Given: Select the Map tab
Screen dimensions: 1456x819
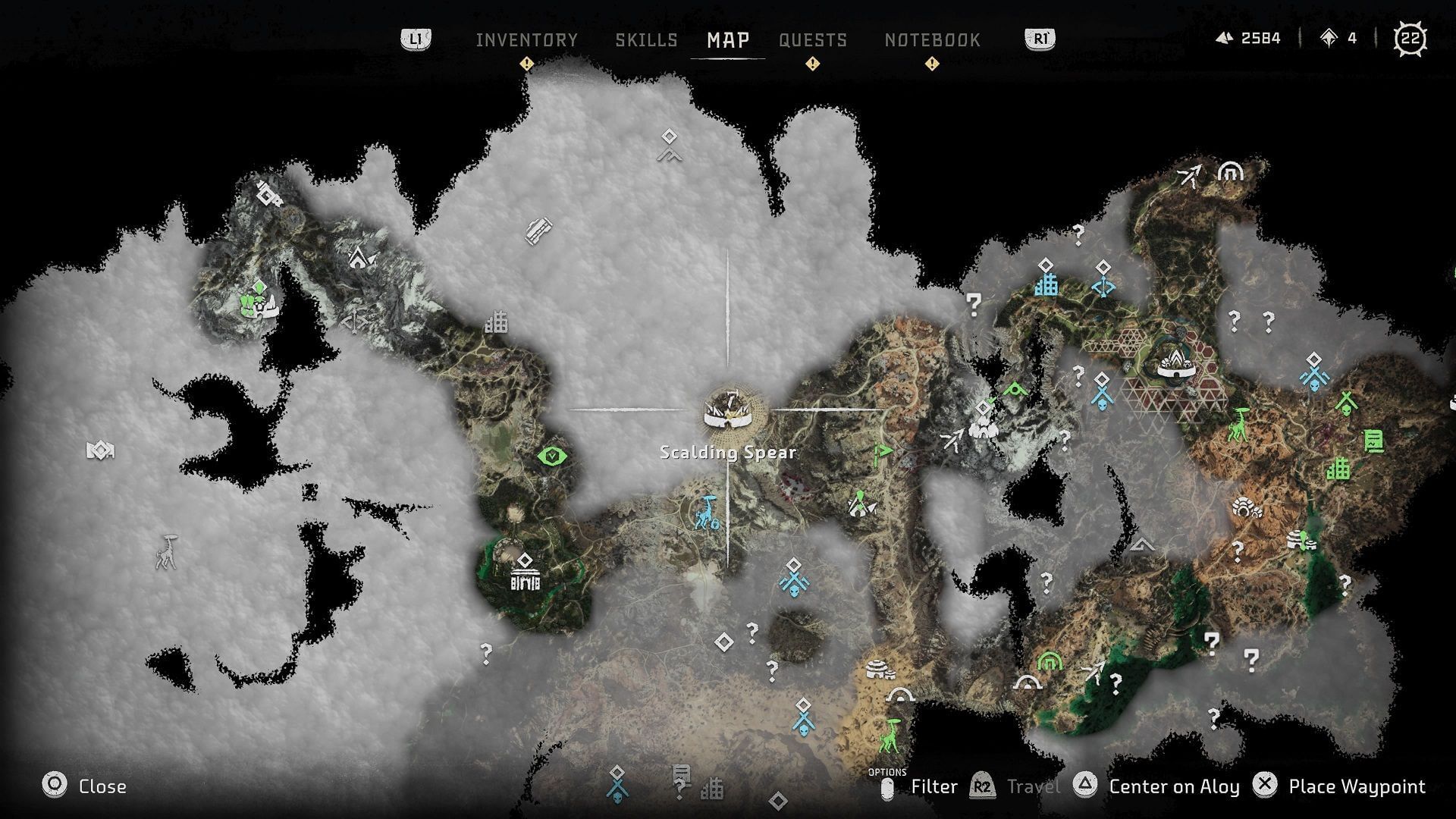Looking at the screenshot, I should pyautogui.click(x=728, y=40).
